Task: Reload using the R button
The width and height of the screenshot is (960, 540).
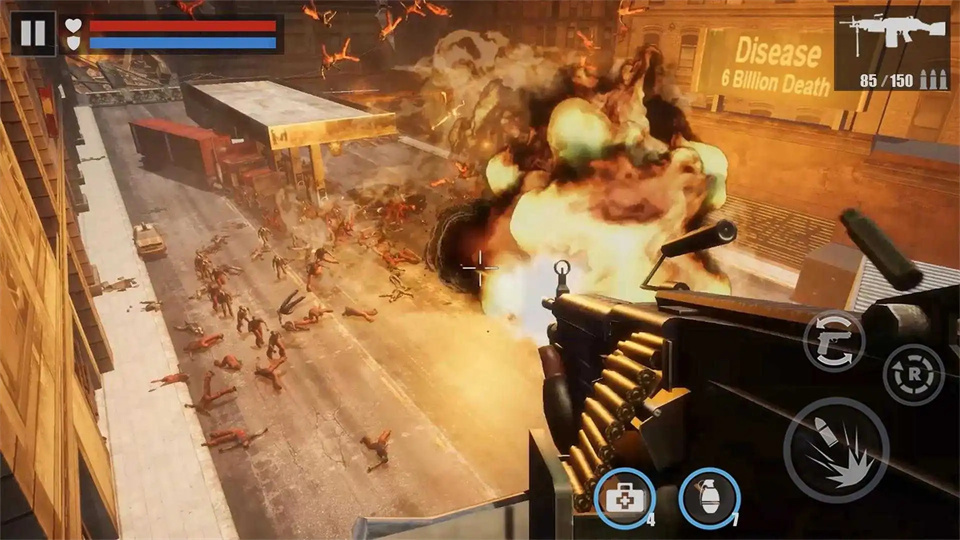Action: click(912, 374)
